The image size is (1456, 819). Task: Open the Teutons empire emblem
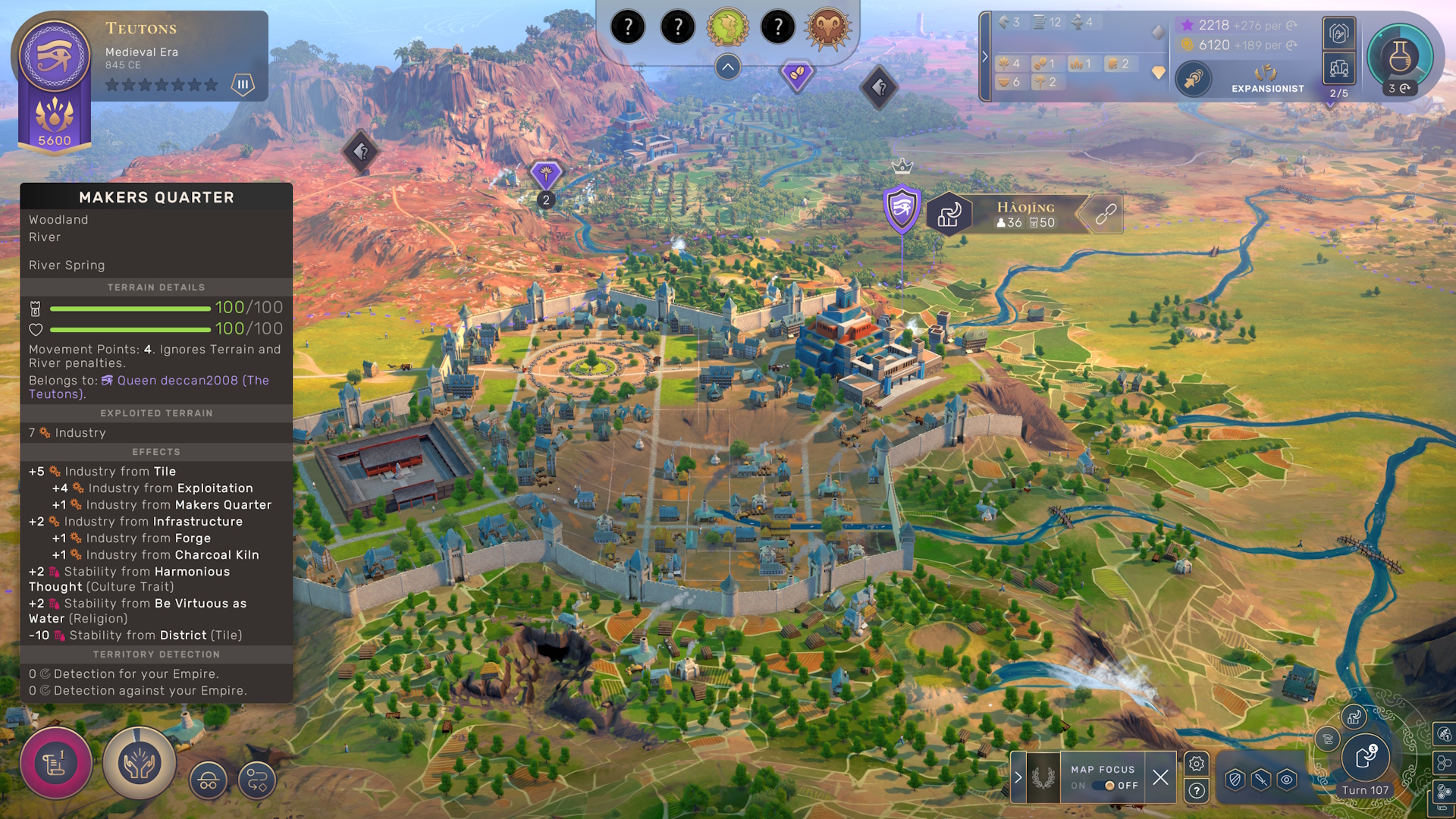pos(54,56)
